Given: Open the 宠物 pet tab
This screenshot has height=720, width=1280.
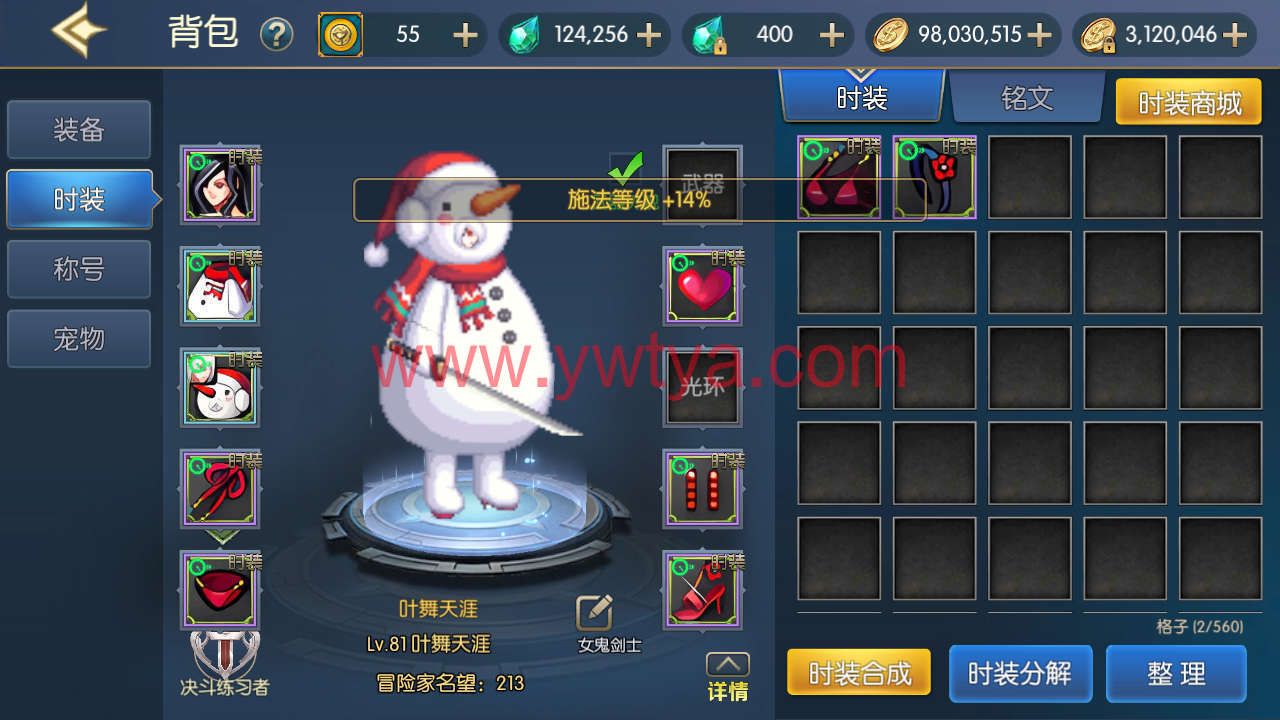Looking at the screenshot, I should 79,340.
